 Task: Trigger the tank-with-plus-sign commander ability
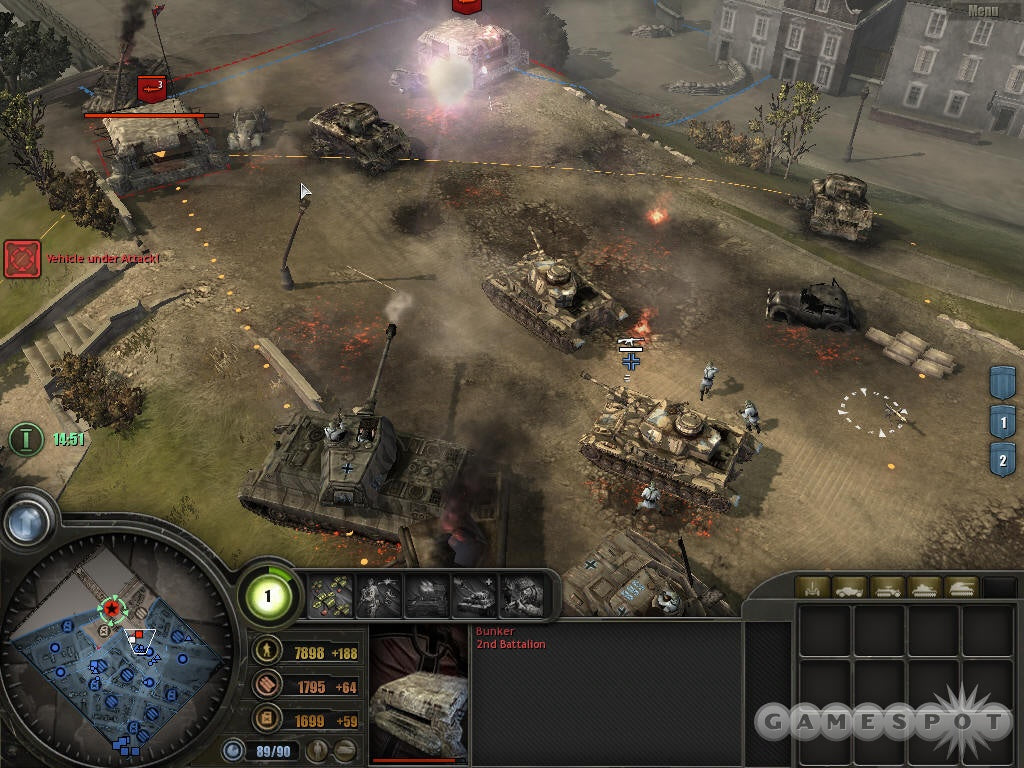click(x=474, y=597)
